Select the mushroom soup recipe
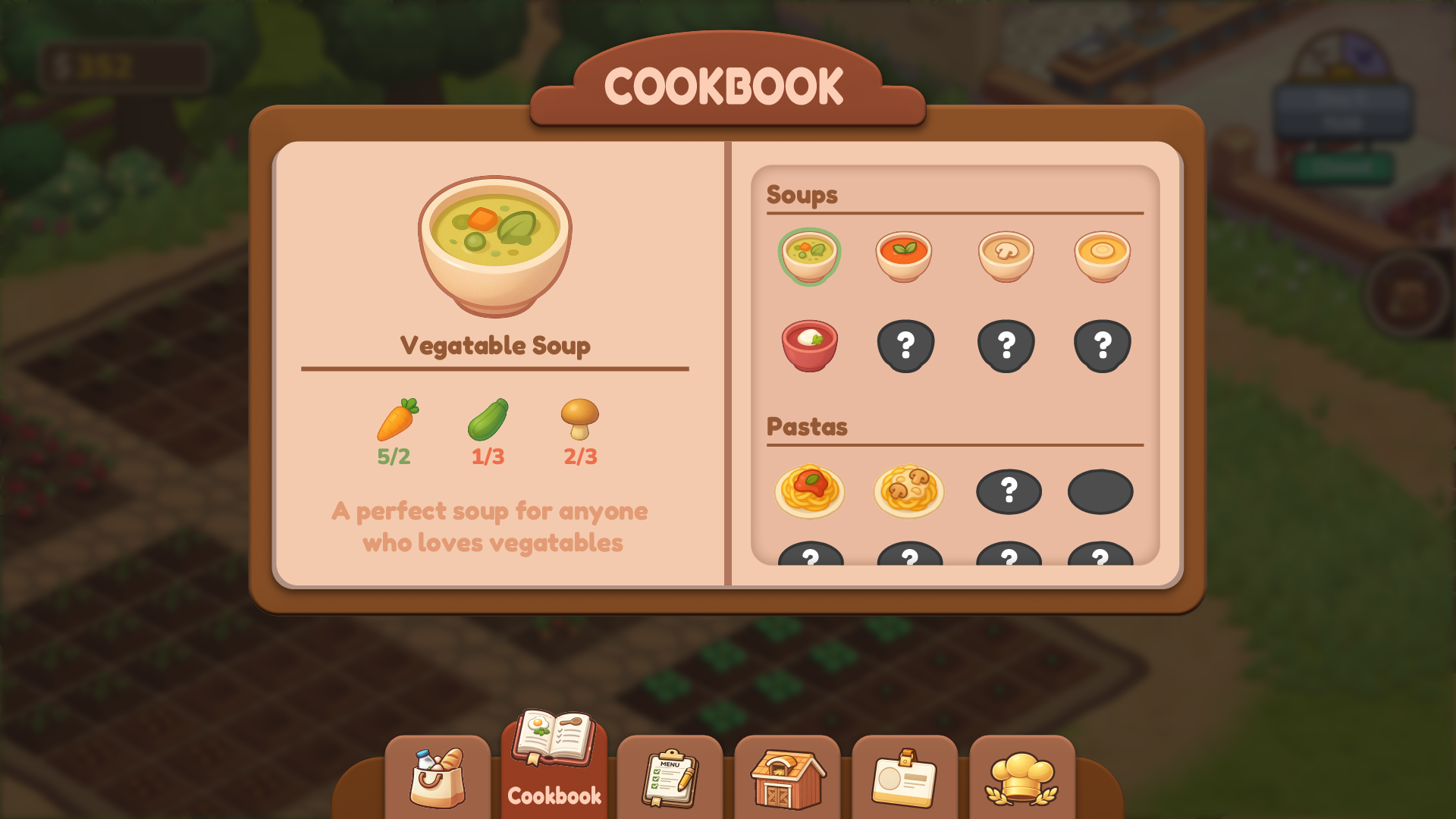This screenshot has height=819, width=1456. 1006,256
